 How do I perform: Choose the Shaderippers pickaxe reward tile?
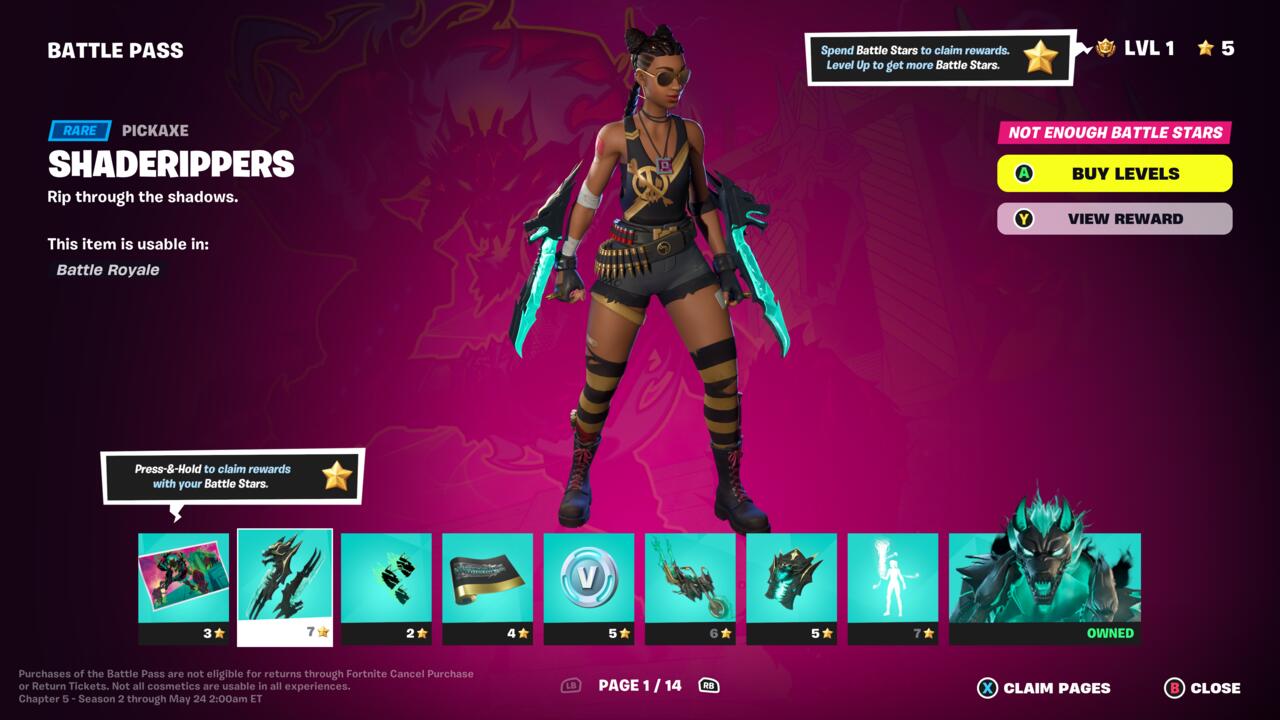click(x=285, y=587)
